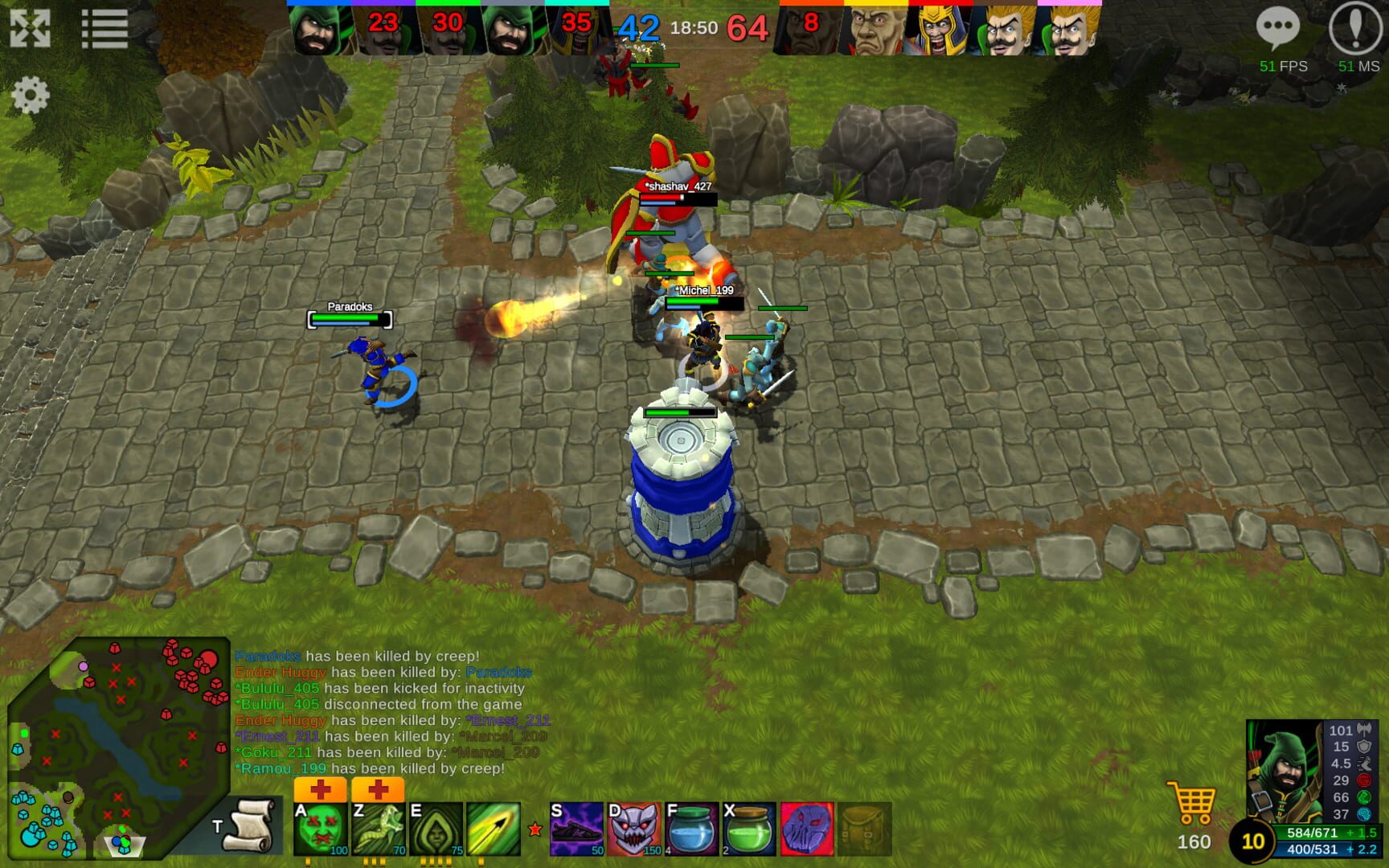Viewport: 1389px width, 868px height.
Task: Cast the A poison-mask ability
Action: point(320,828)
